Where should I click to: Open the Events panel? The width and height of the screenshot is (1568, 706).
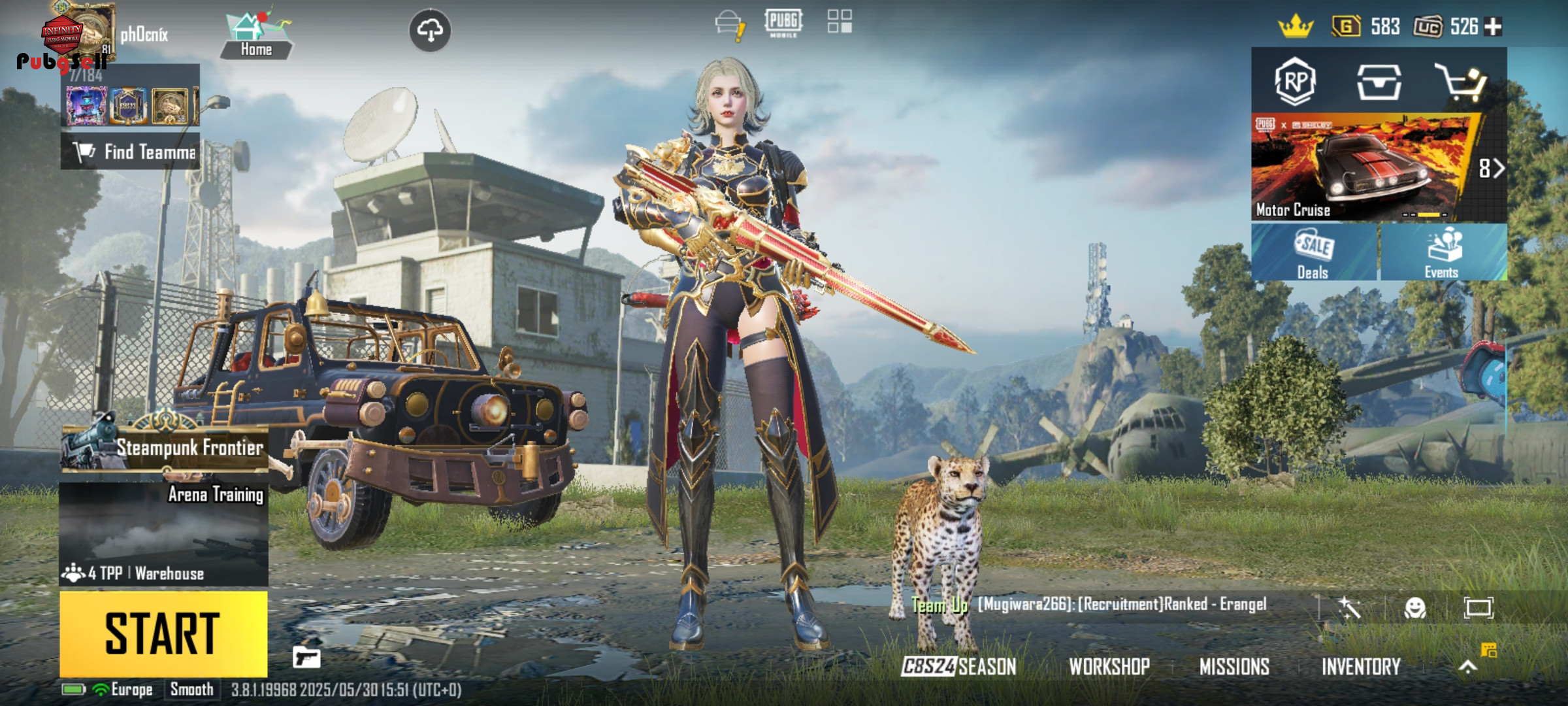1443,252
